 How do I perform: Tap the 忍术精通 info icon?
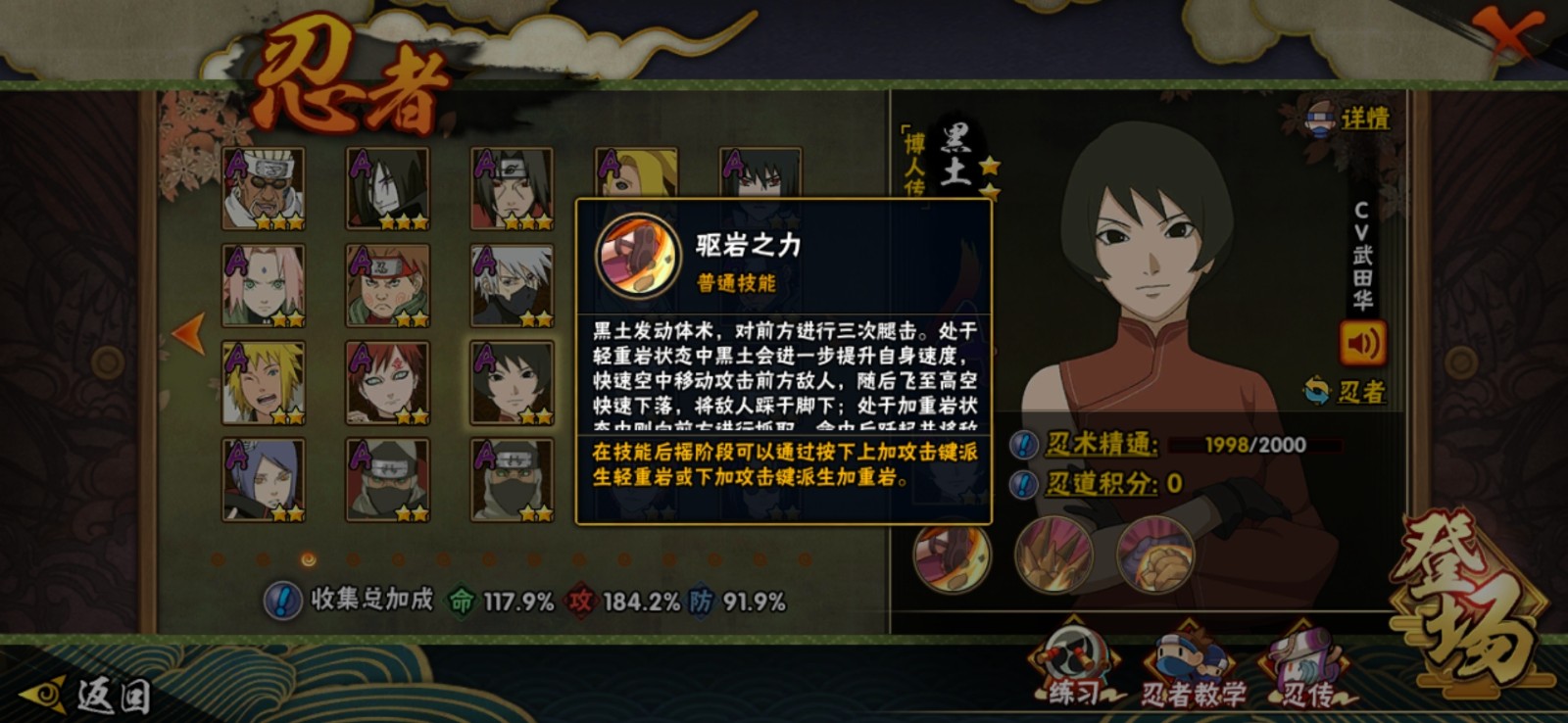point(1023,445)
